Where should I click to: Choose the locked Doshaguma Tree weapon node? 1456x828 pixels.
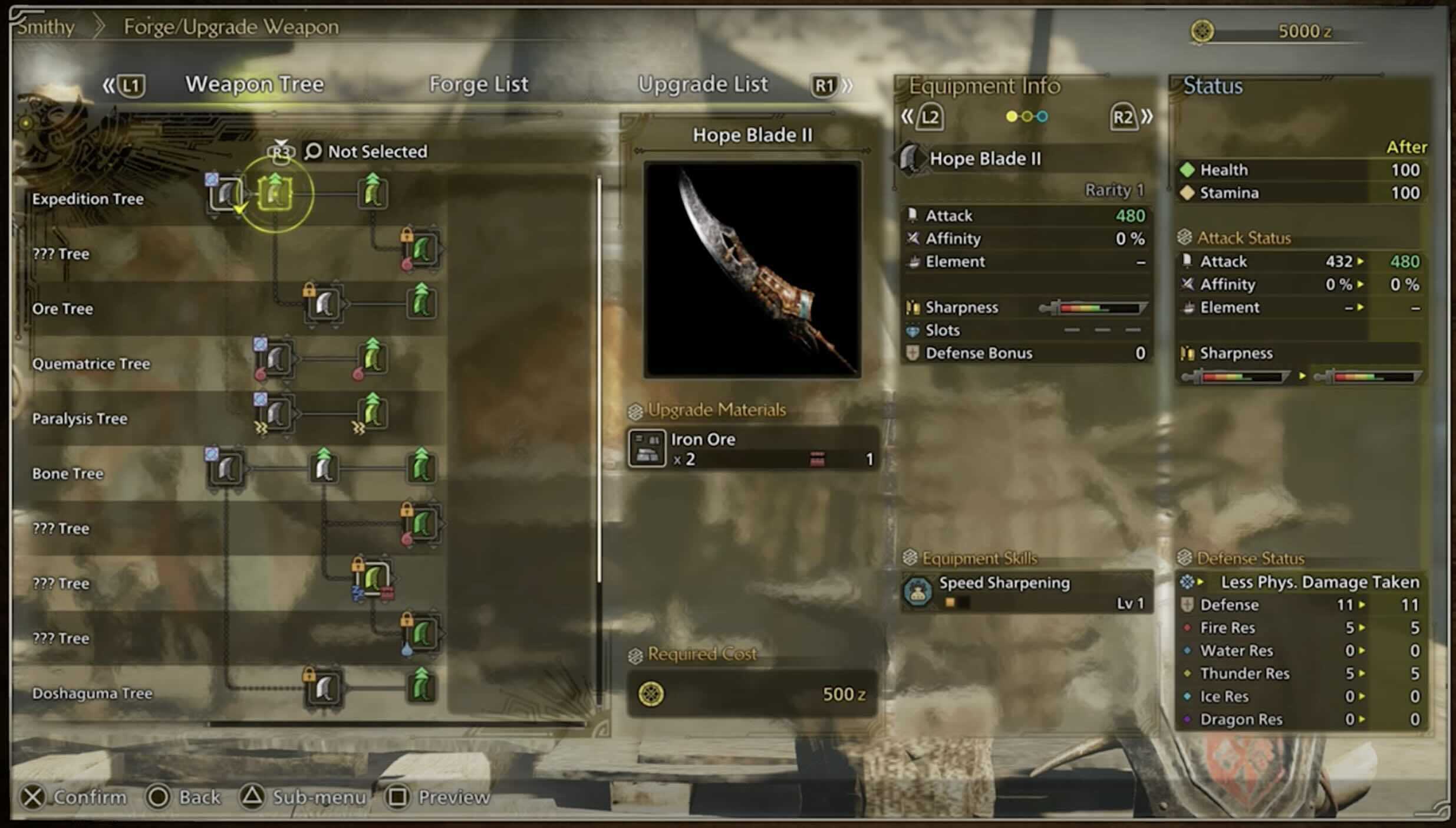coord(324,688)
